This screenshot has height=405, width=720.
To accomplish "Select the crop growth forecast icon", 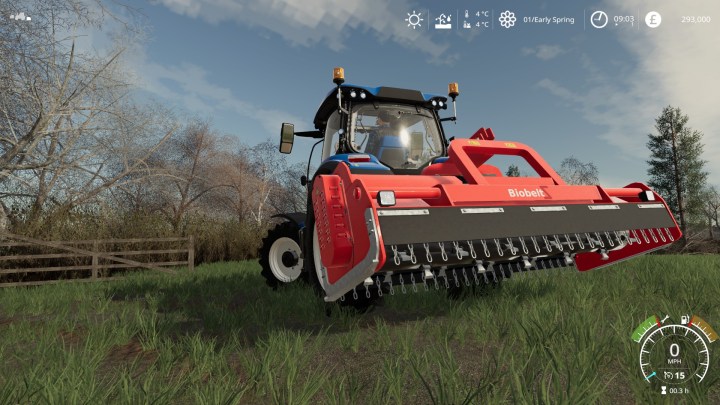I will pos(443,19).
